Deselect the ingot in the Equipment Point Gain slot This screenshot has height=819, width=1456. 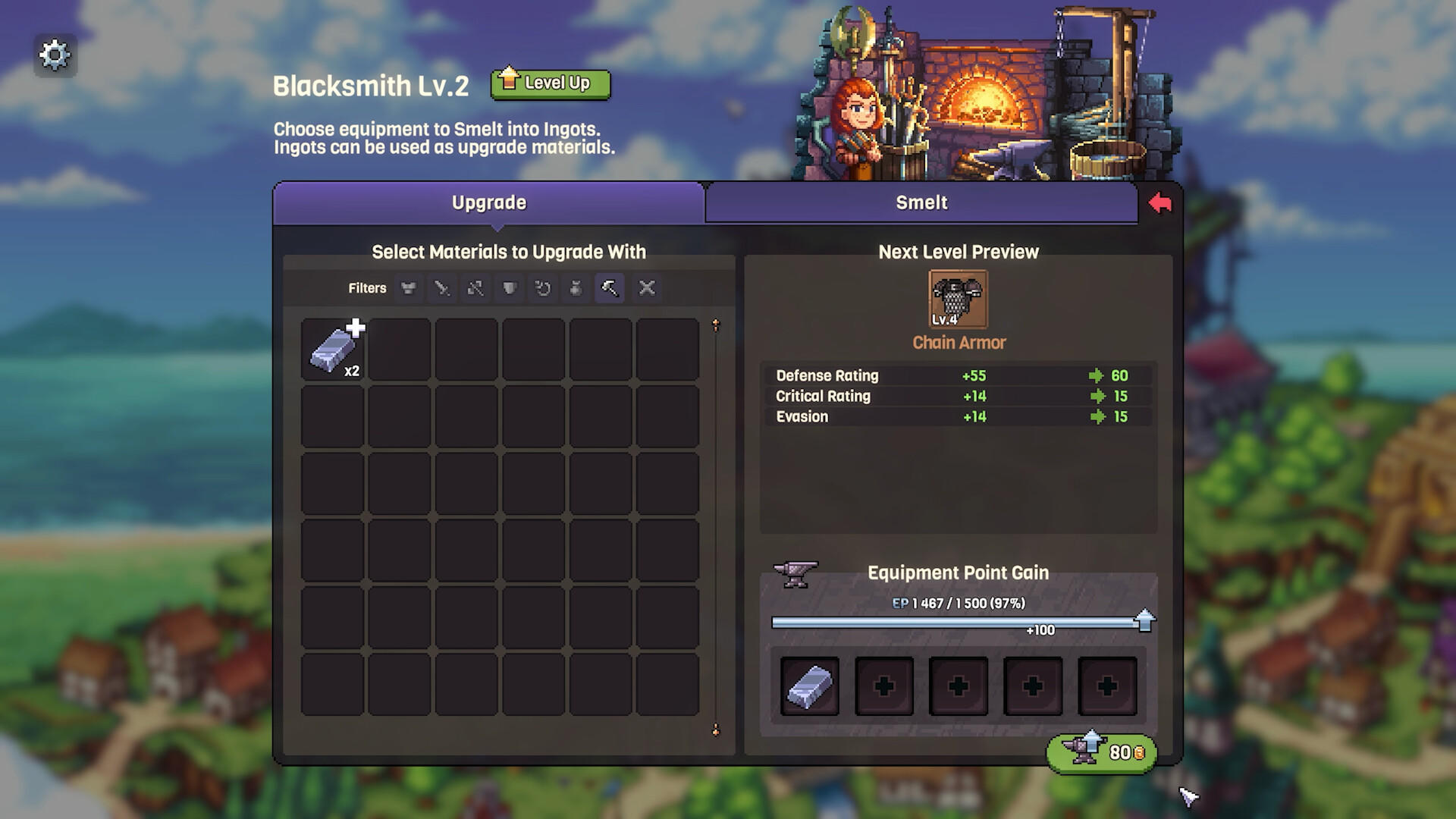(x=809, y=686)
